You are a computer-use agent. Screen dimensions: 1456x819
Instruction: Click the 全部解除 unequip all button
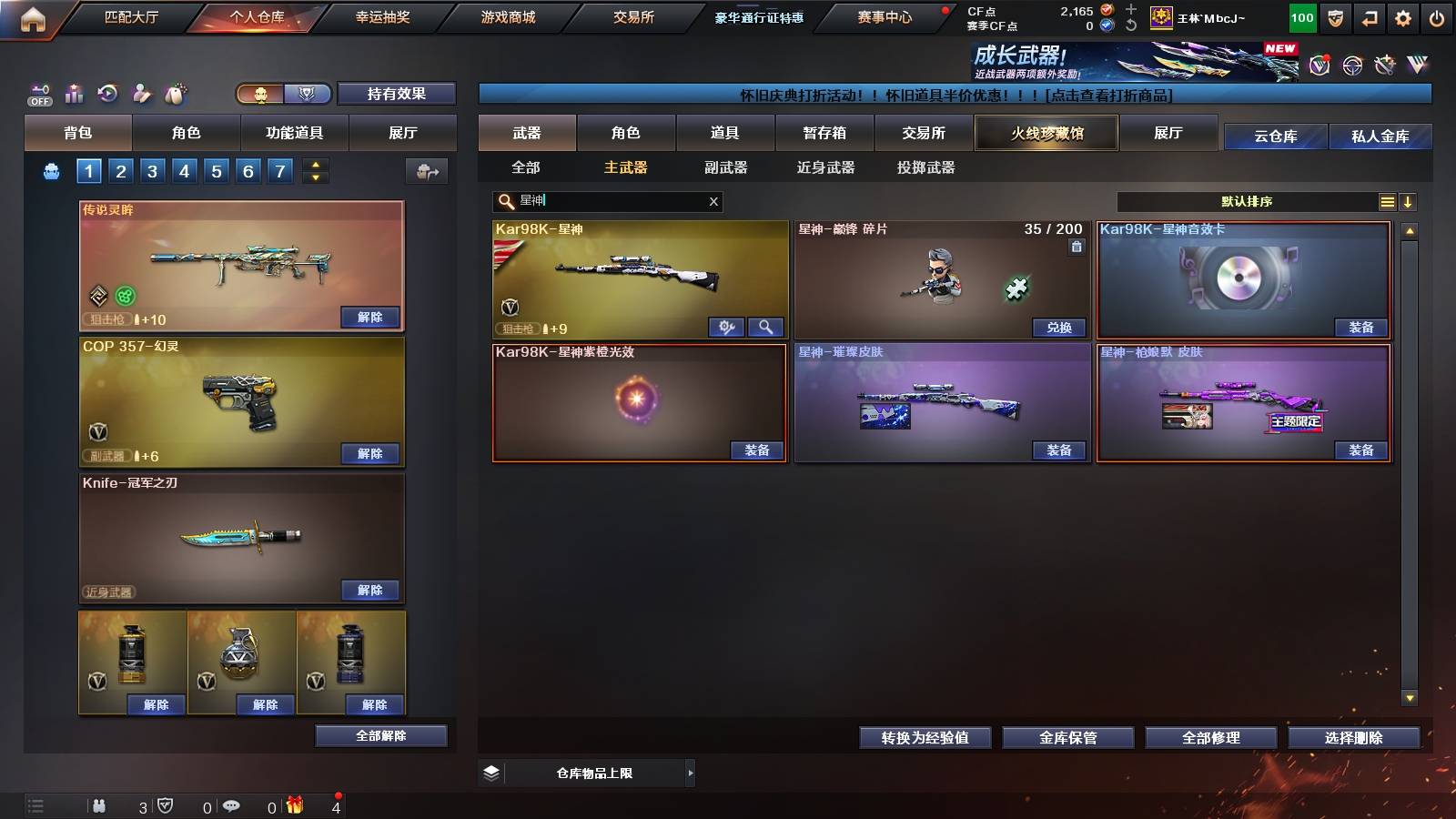pos(380,735)
